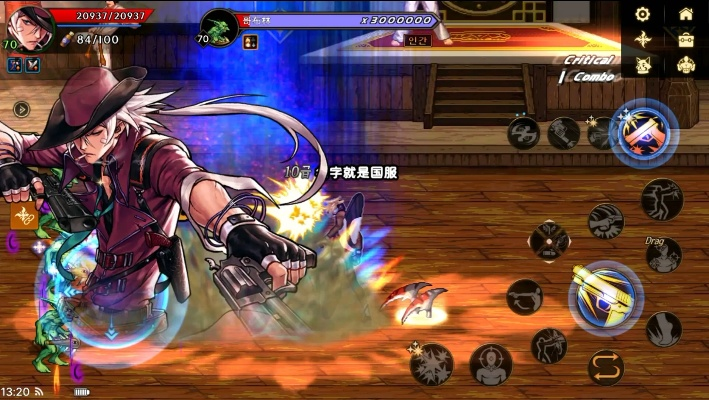Open settings with the gear icon
Viewport: 709px width, 400px height.
pyautogui.click(x=643, y=14)
